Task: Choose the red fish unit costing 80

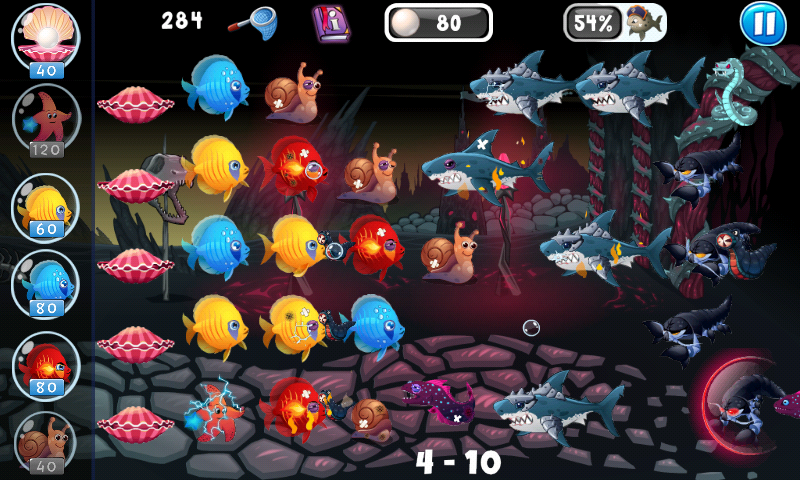Action: click(45, 364)
